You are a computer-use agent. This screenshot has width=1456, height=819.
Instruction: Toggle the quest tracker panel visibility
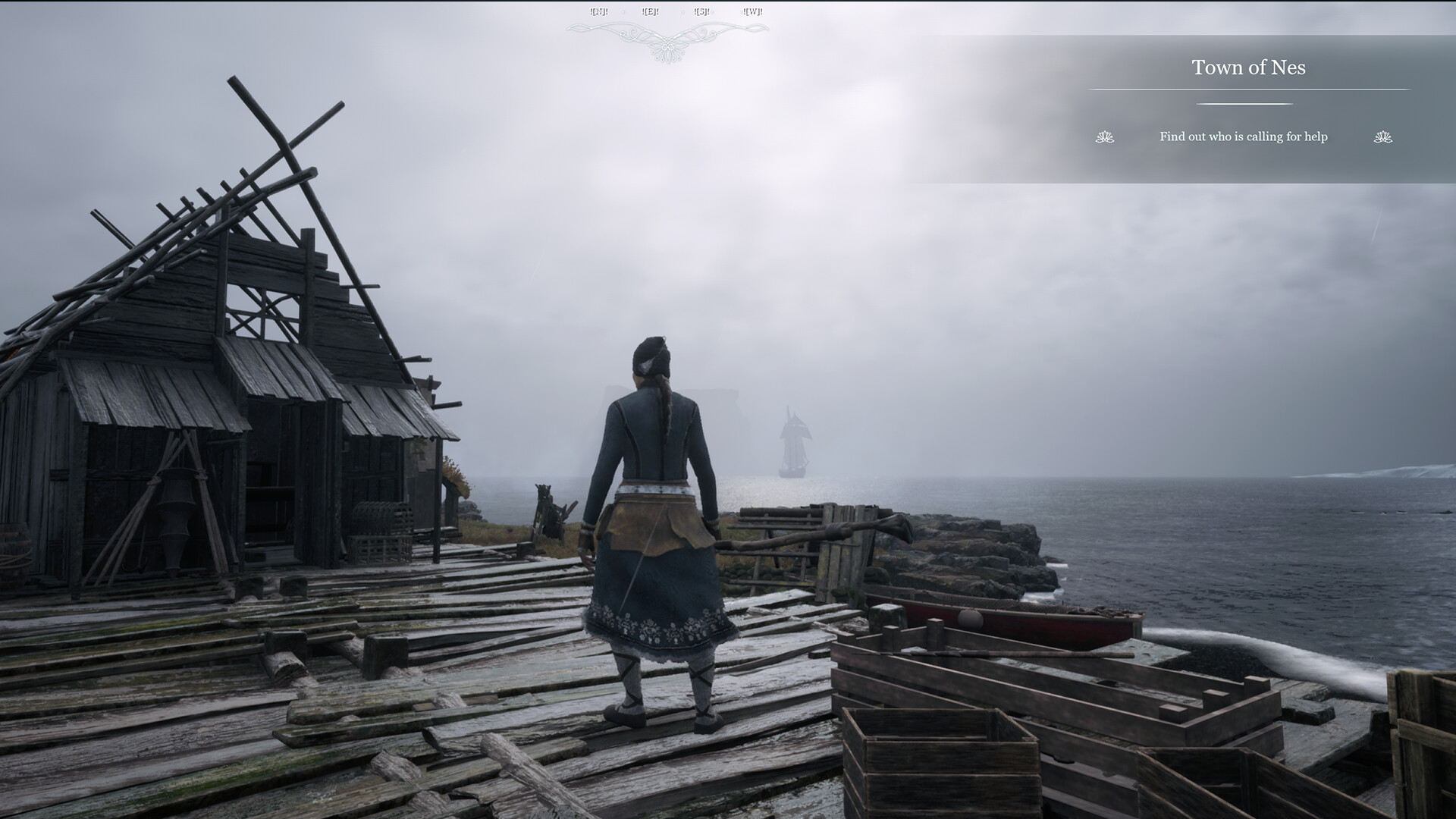(x=1247, y=106)
